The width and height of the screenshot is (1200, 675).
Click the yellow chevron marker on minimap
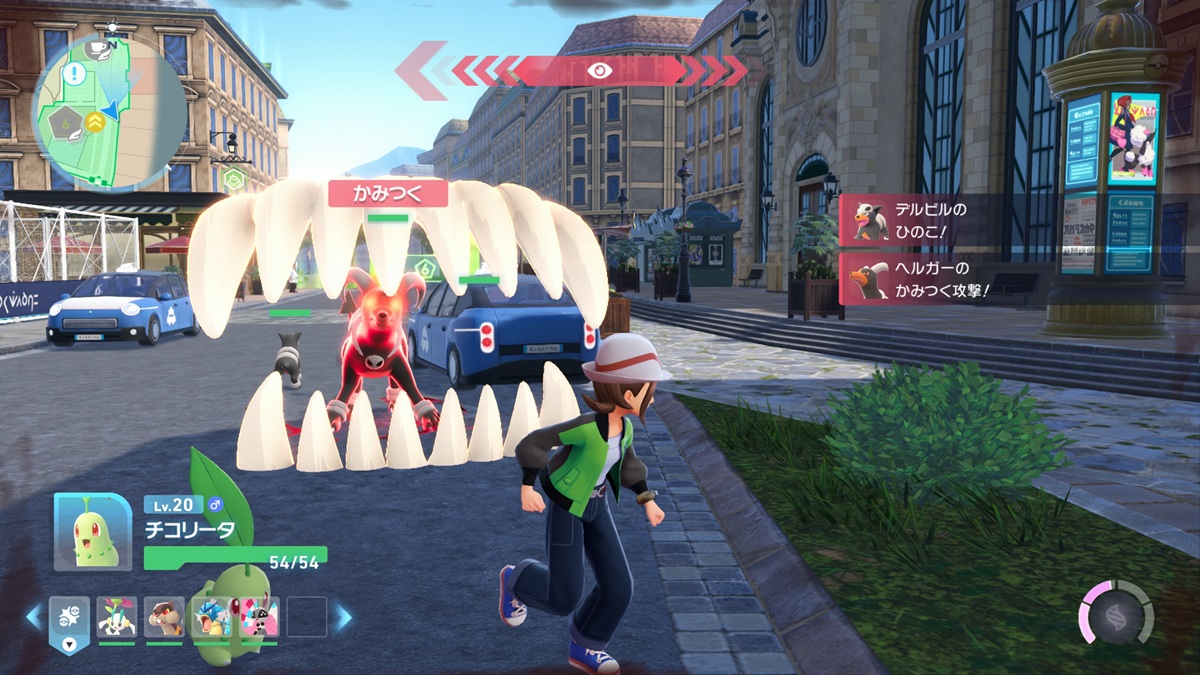[95, 122]
